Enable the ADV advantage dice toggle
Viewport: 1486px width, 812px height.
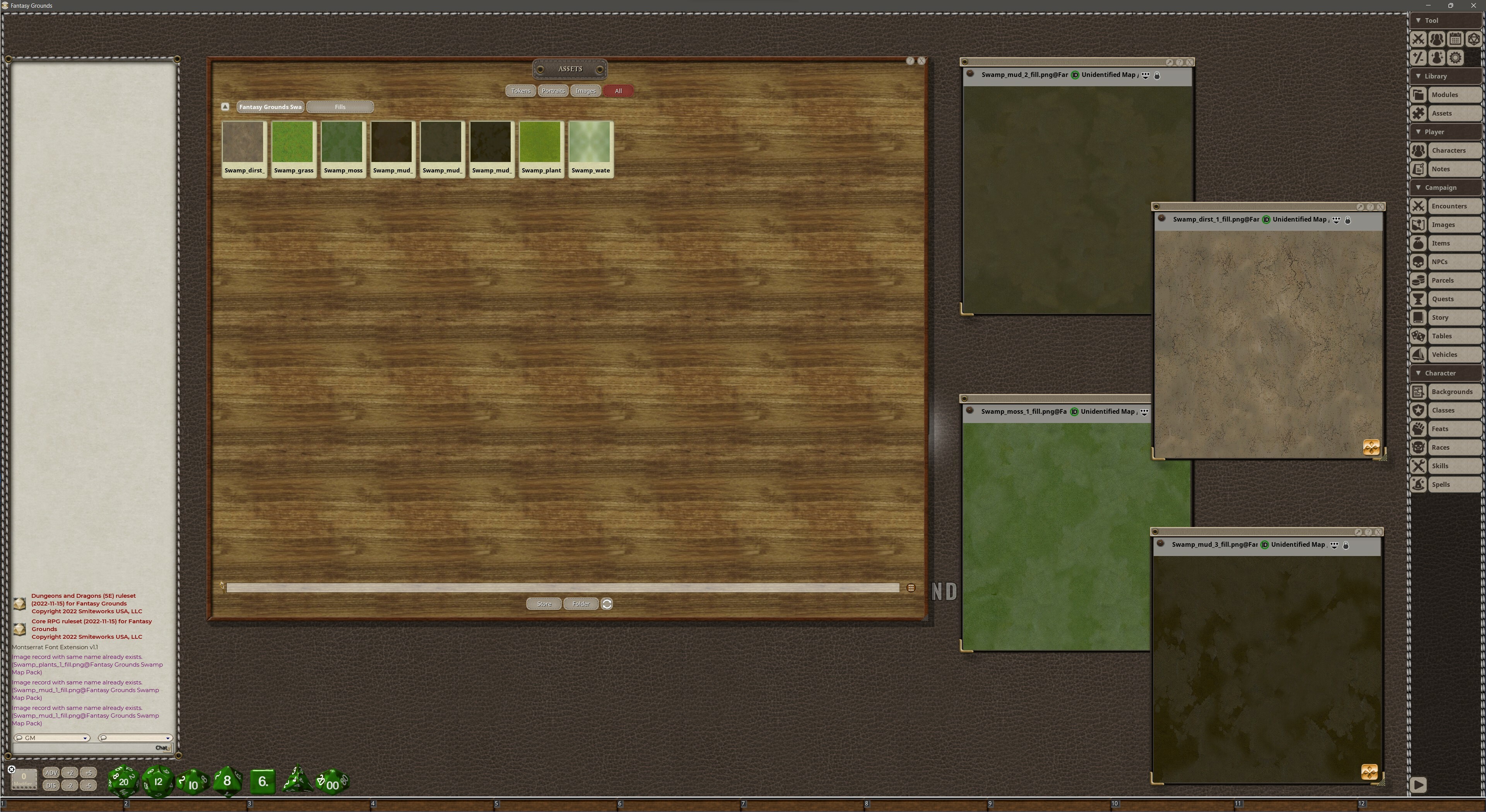pyautogui.click(x=51, y=773)
